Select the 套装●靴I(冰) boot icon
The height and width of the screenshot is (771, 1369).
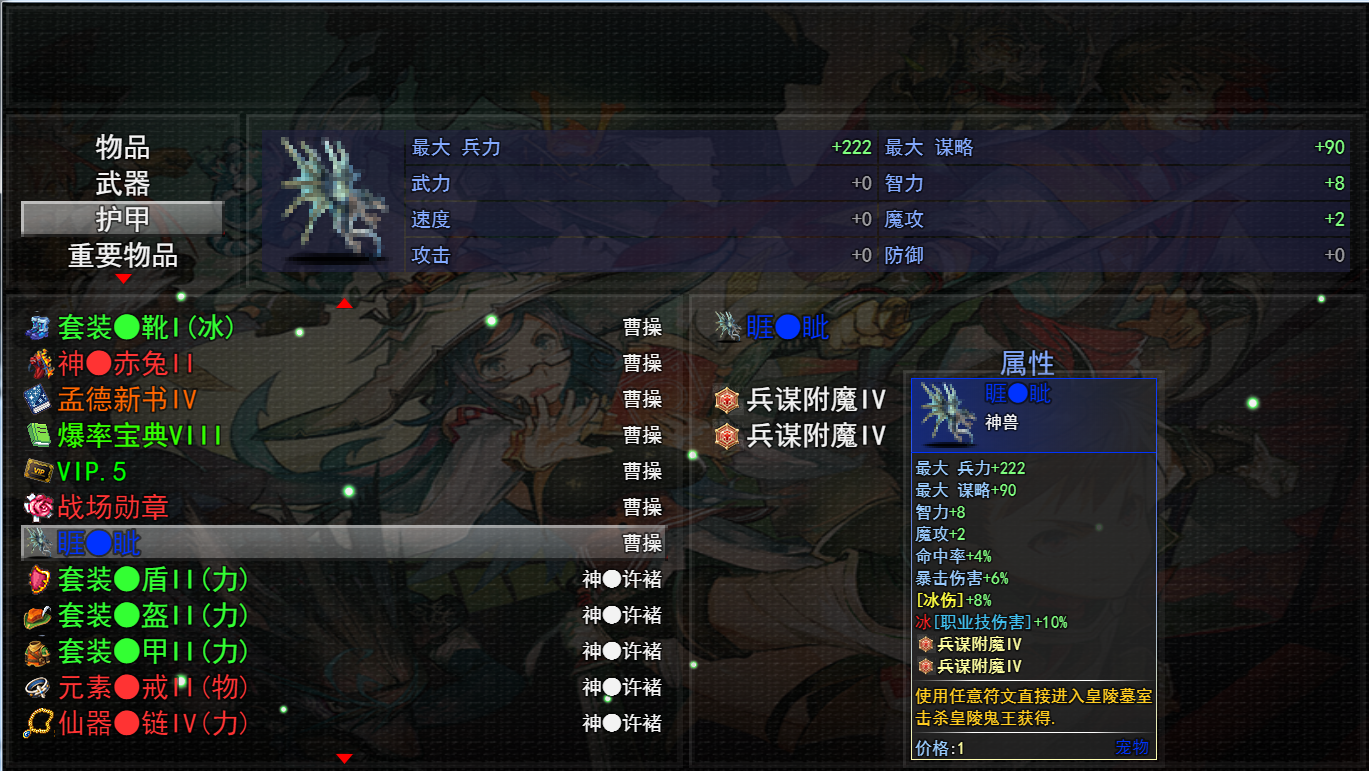[35, 327]
